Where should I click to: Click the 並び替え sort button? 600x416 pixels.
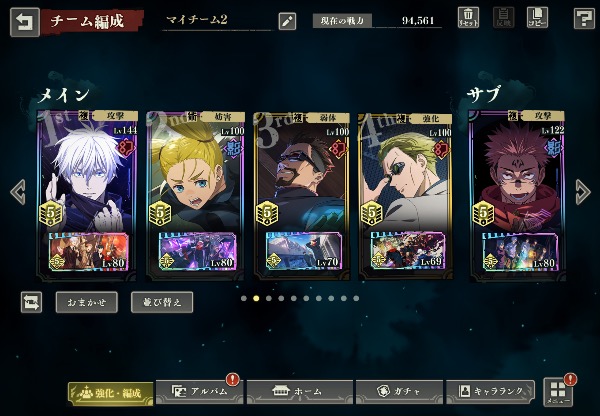(162, 301)
